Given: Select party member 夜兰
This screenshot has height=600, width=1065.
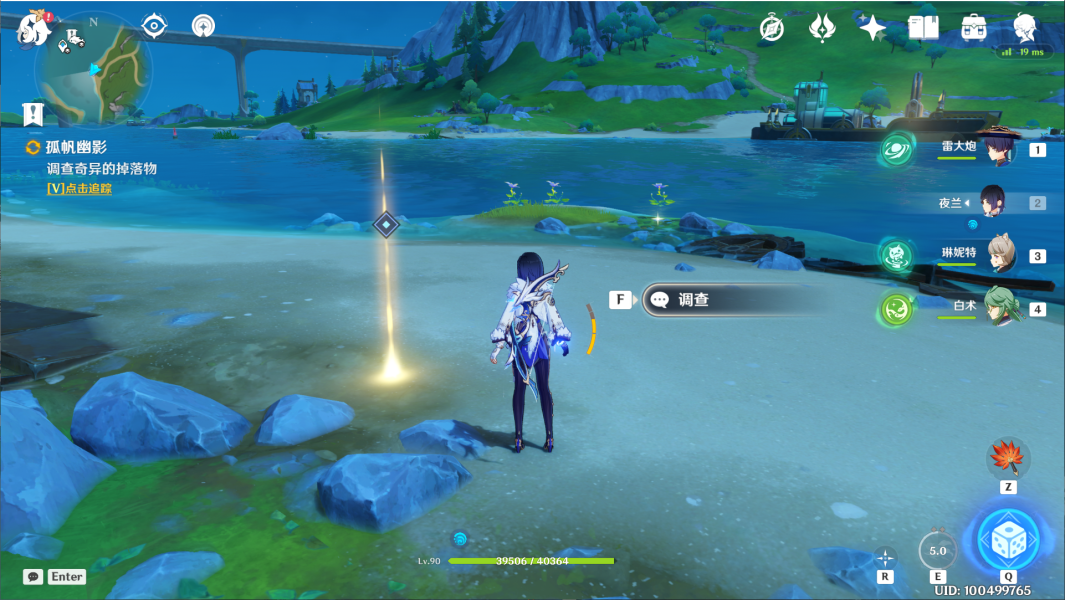Looking at the screenshot, I should [x=992, y=202].
